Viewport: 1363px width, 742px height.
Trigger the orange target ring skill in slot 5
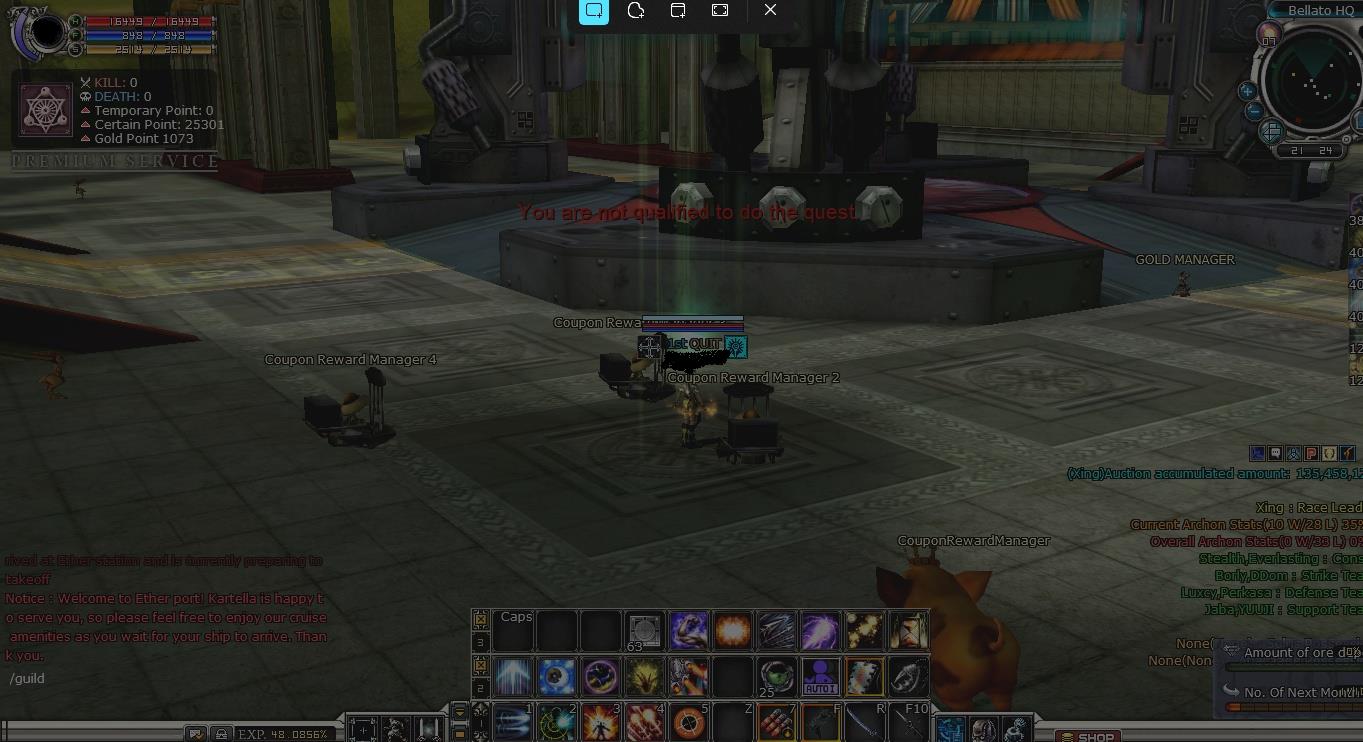click(x=688, y=721)
